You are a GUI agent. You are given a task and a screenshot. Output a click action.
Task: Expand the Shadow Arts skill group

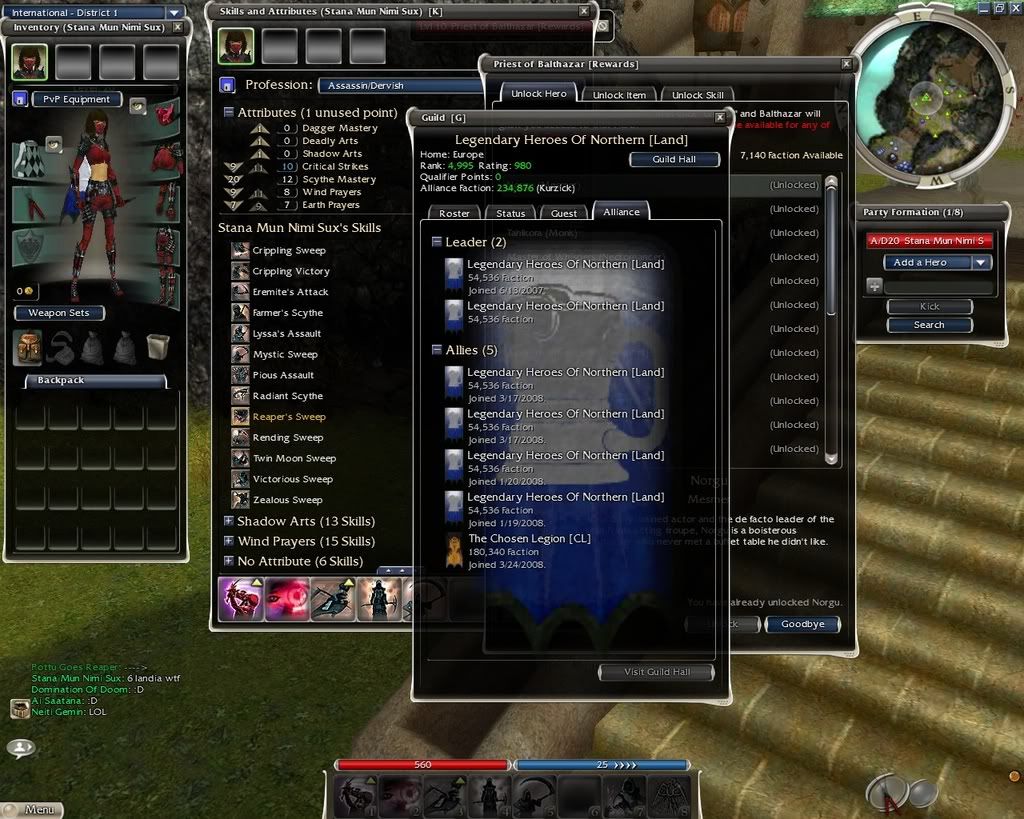229,521
